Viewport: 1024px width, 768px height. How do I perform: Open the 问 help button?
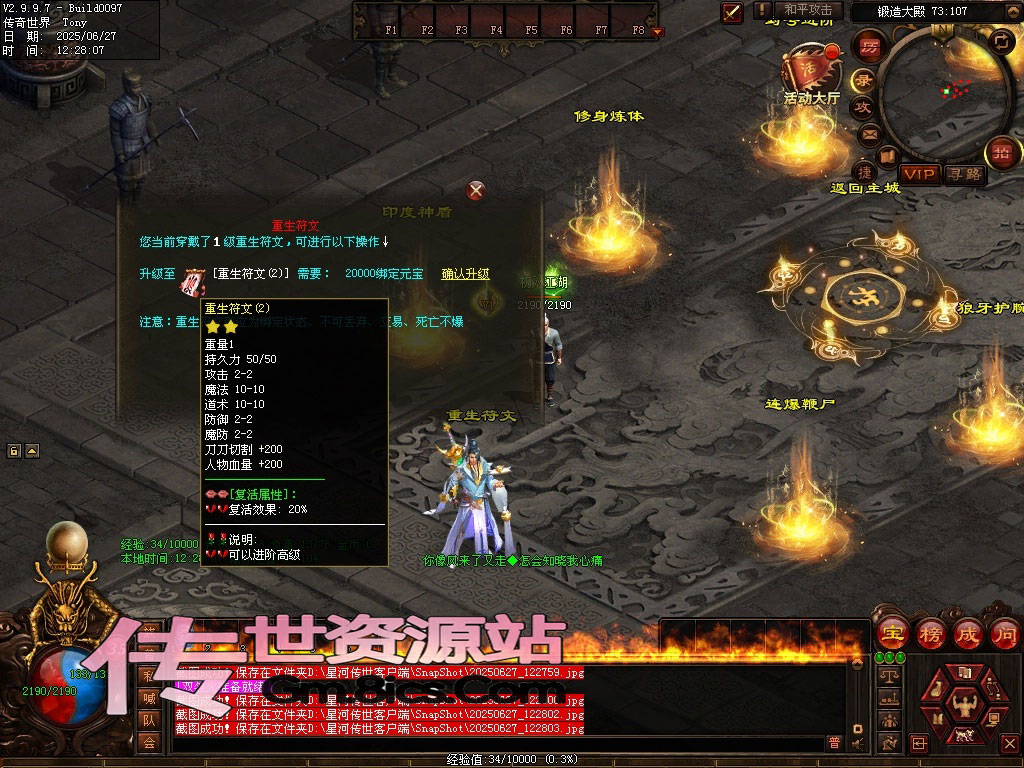(1004, 633)
